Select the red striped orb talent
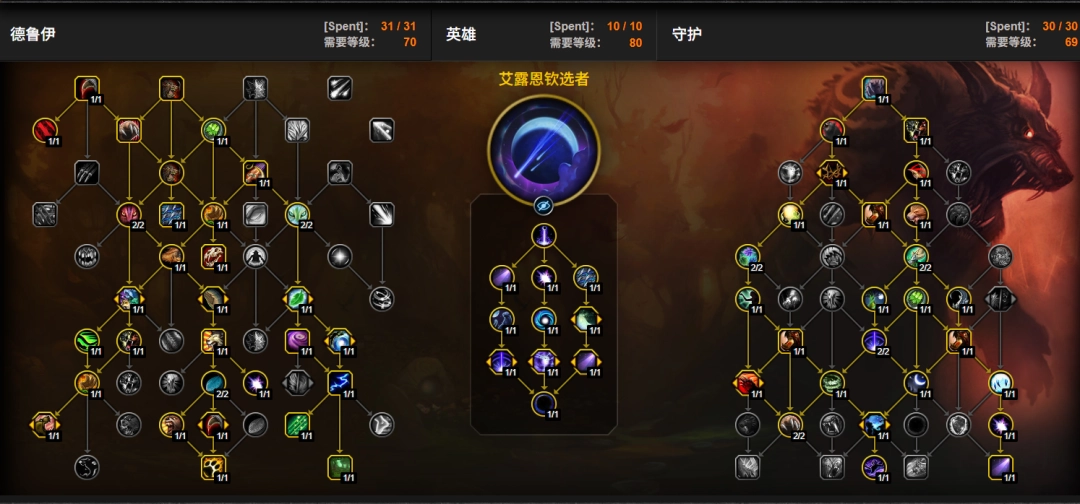Screen dimensions: 1080x504 [45, 130]
